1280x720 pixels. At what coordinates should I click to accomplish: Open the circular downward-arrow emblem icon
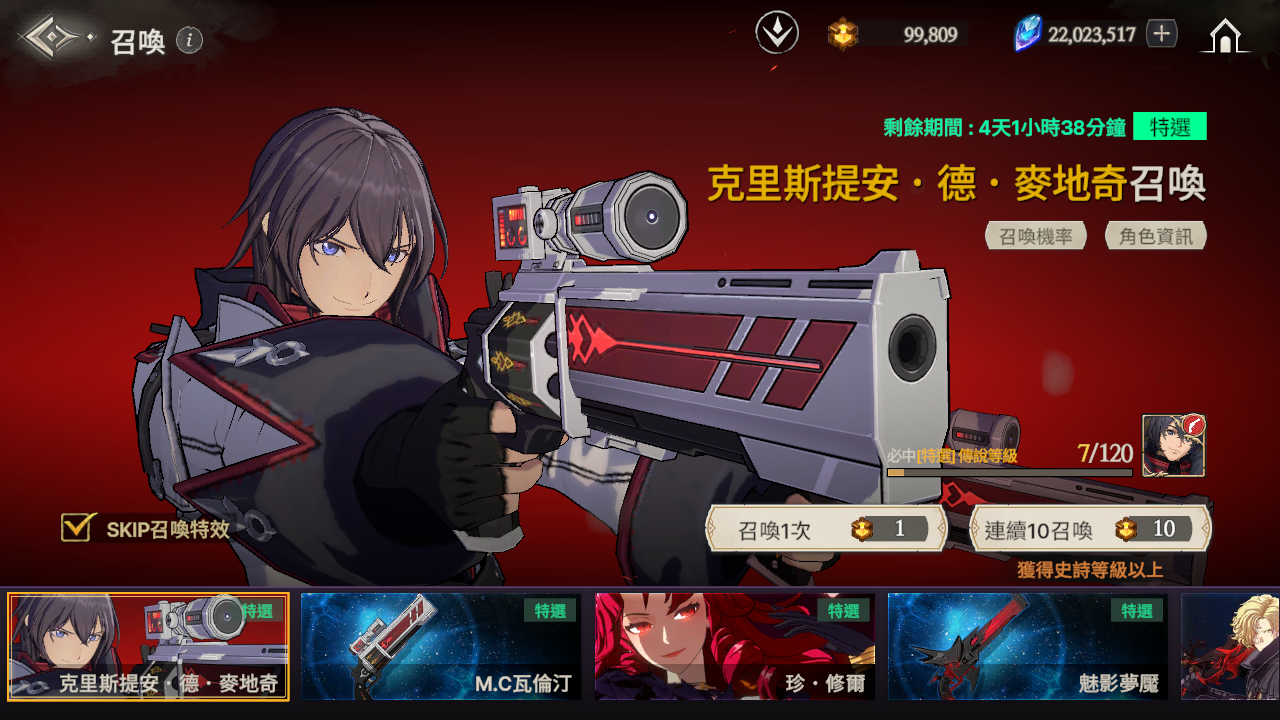[777, 33]
